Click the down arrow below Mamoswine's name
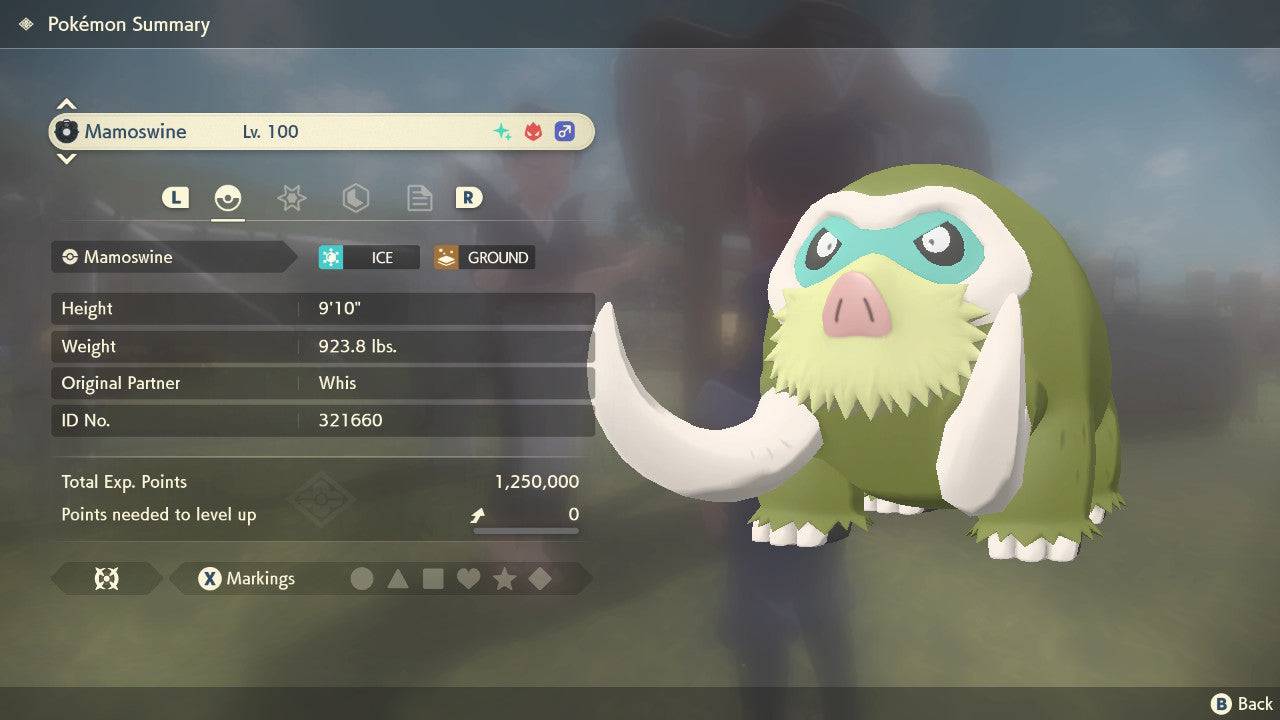The height and width of the screenshot is (720, 1280). click(66, 158)
